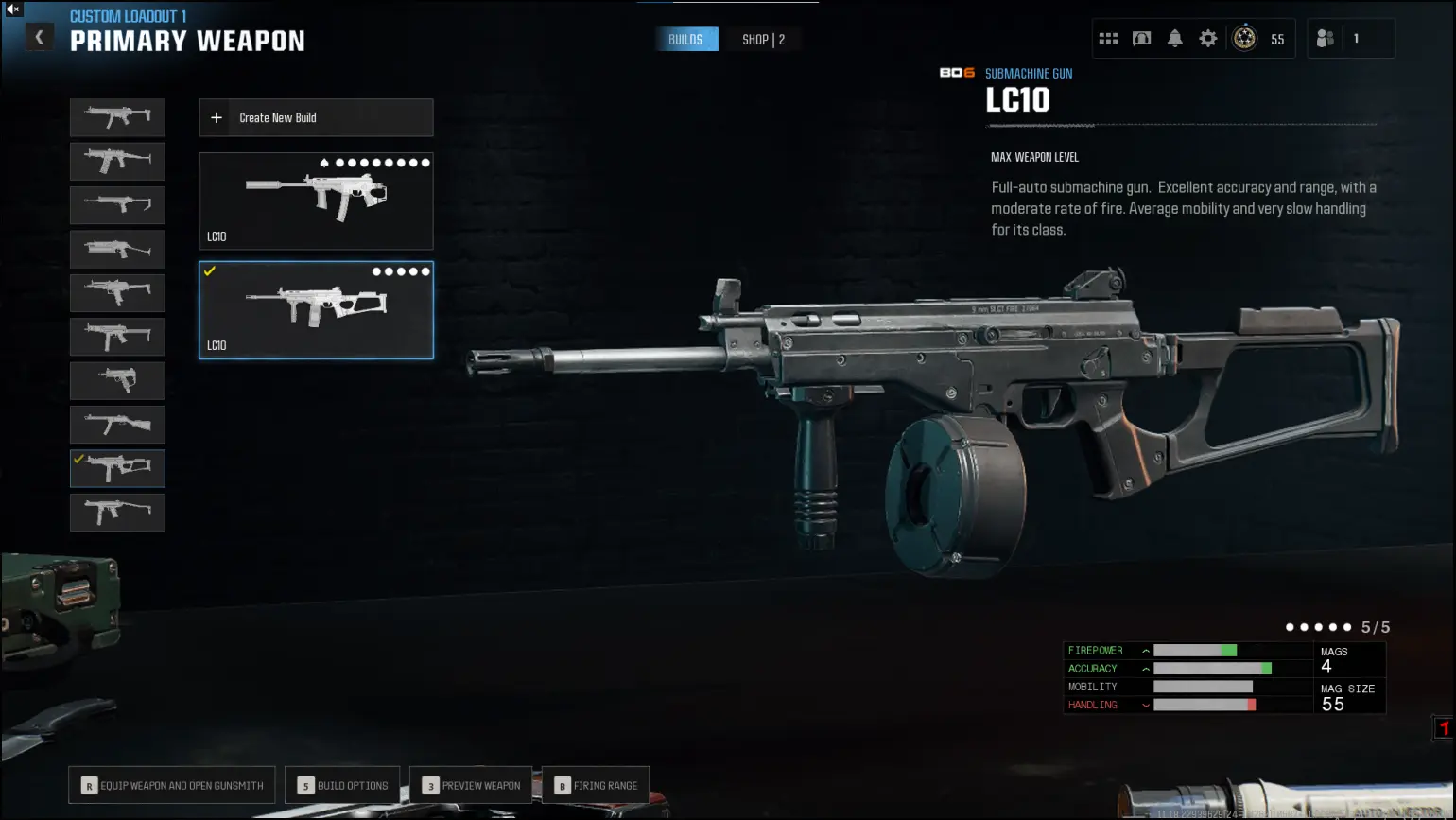
Task: Select the checkmarked weapon in the list
Action: [x=117, y=468]
